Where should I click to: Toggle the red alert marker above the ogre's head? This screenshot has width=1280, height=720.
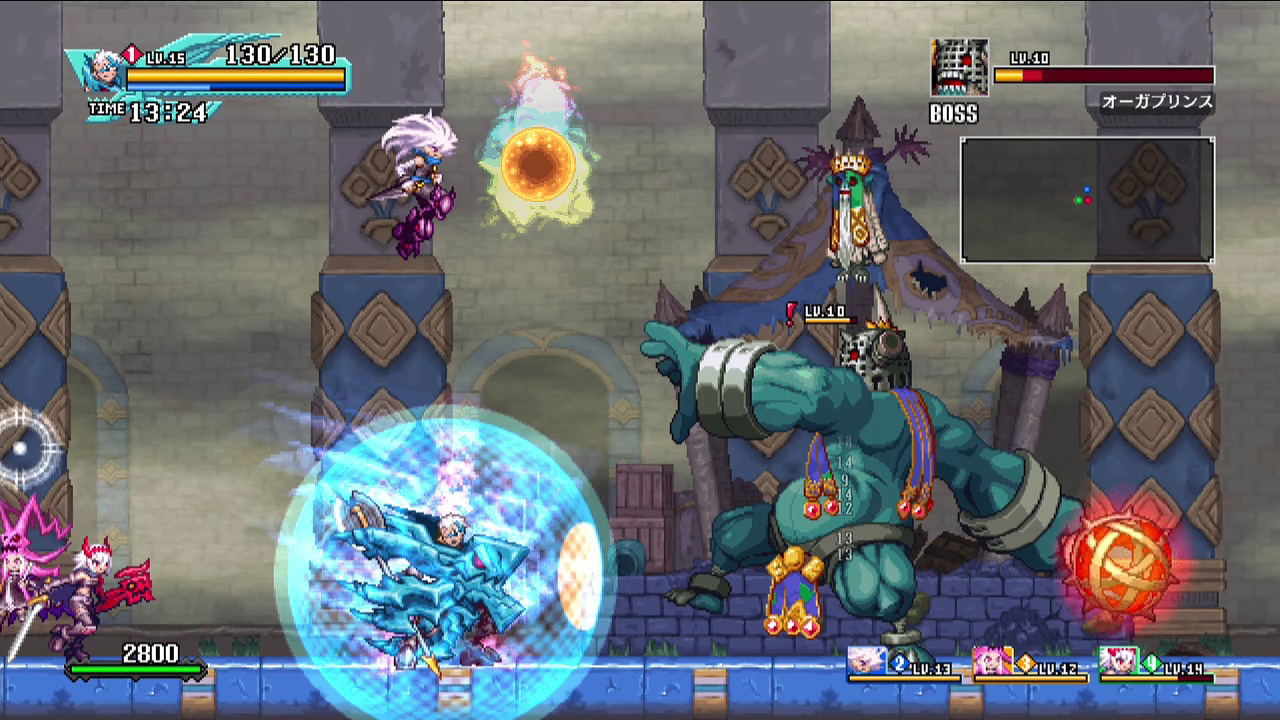tap(791, 314)
